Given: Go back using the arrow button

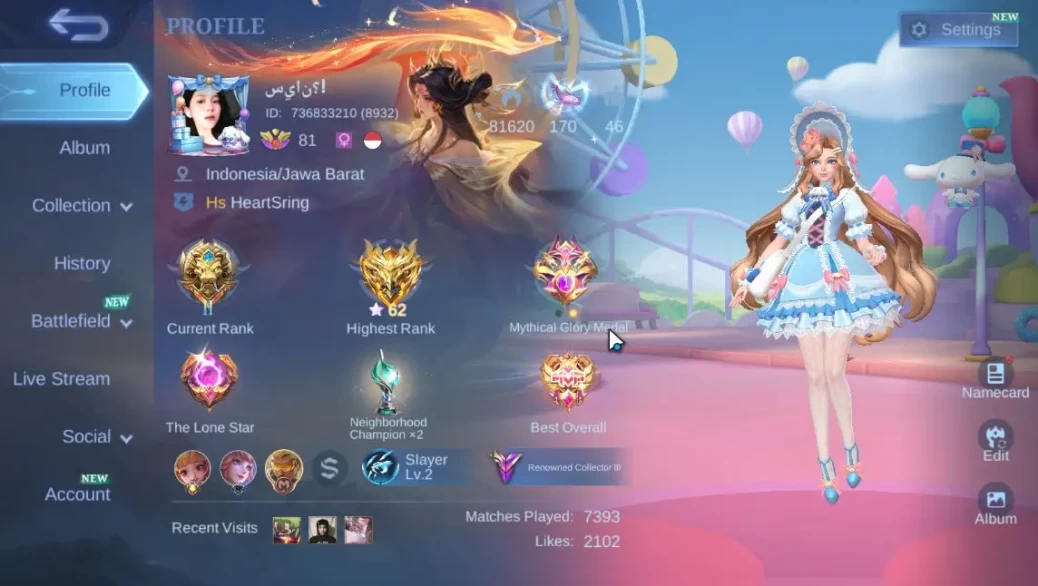Looking at the screenshot, I should point(78,26).
